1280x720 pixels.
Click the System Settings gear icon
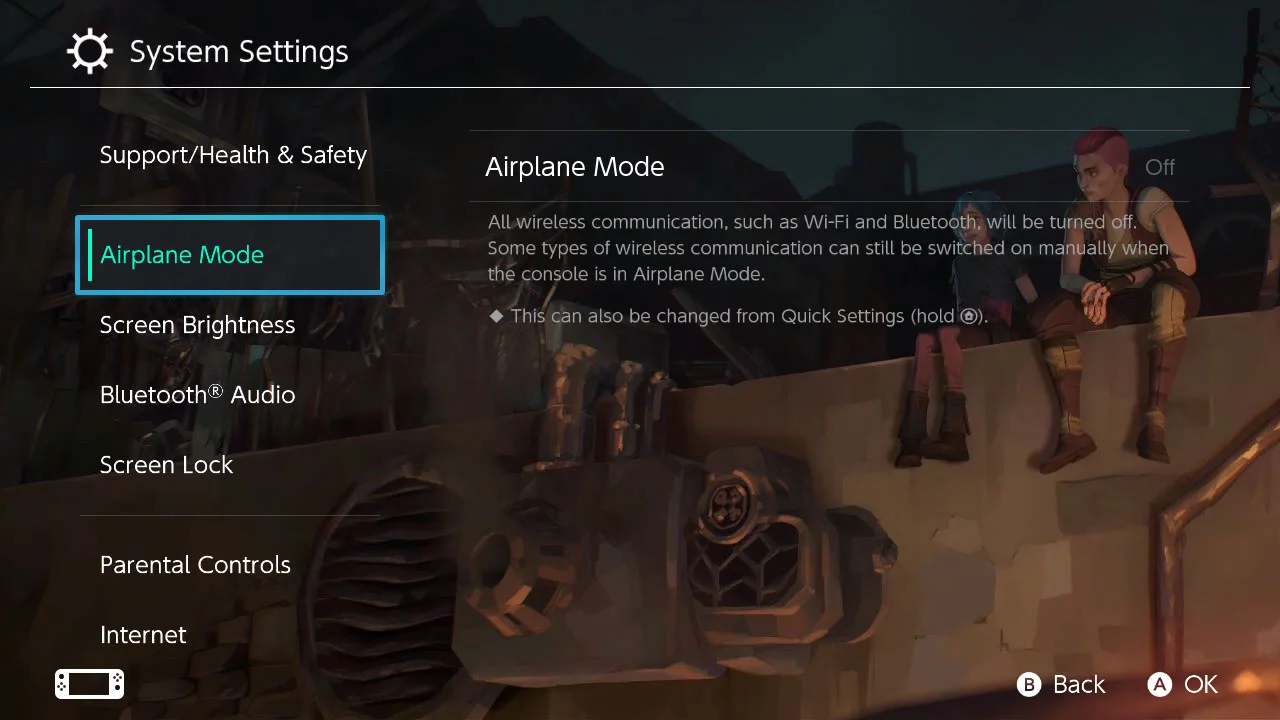pos(90,51)
